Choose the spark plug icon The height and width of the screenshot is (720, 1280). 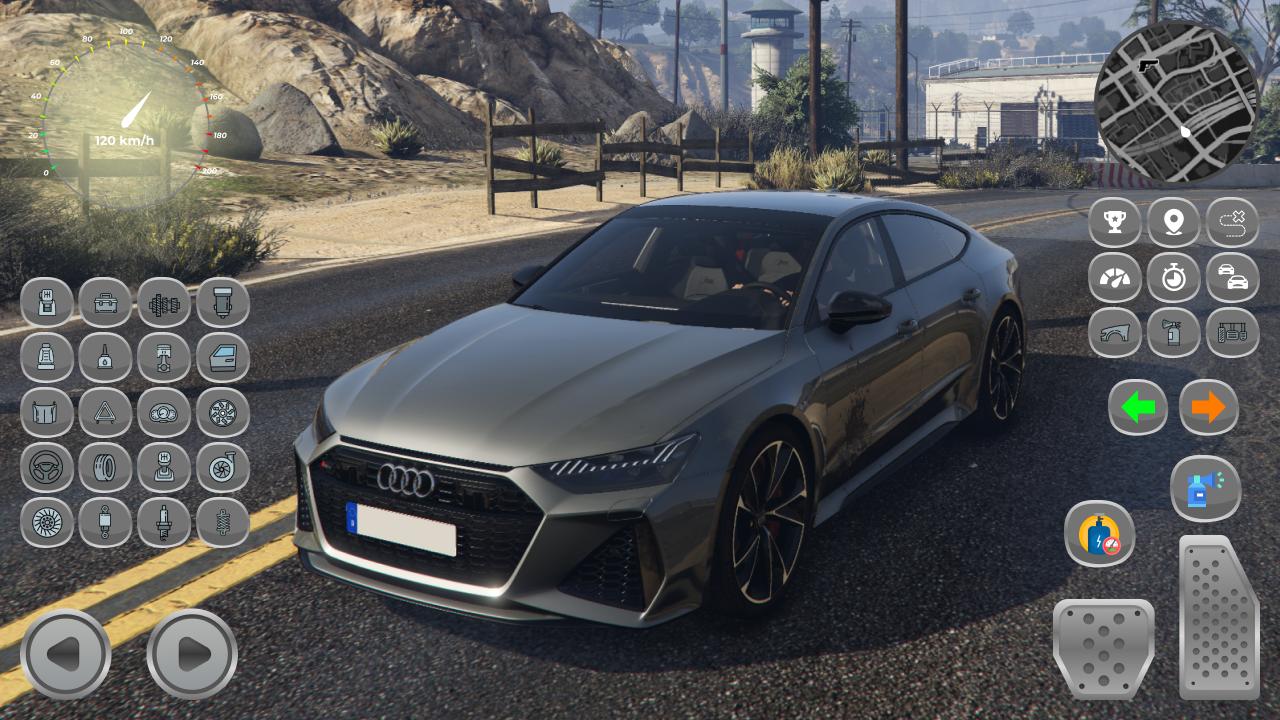(x=164, y=522)
